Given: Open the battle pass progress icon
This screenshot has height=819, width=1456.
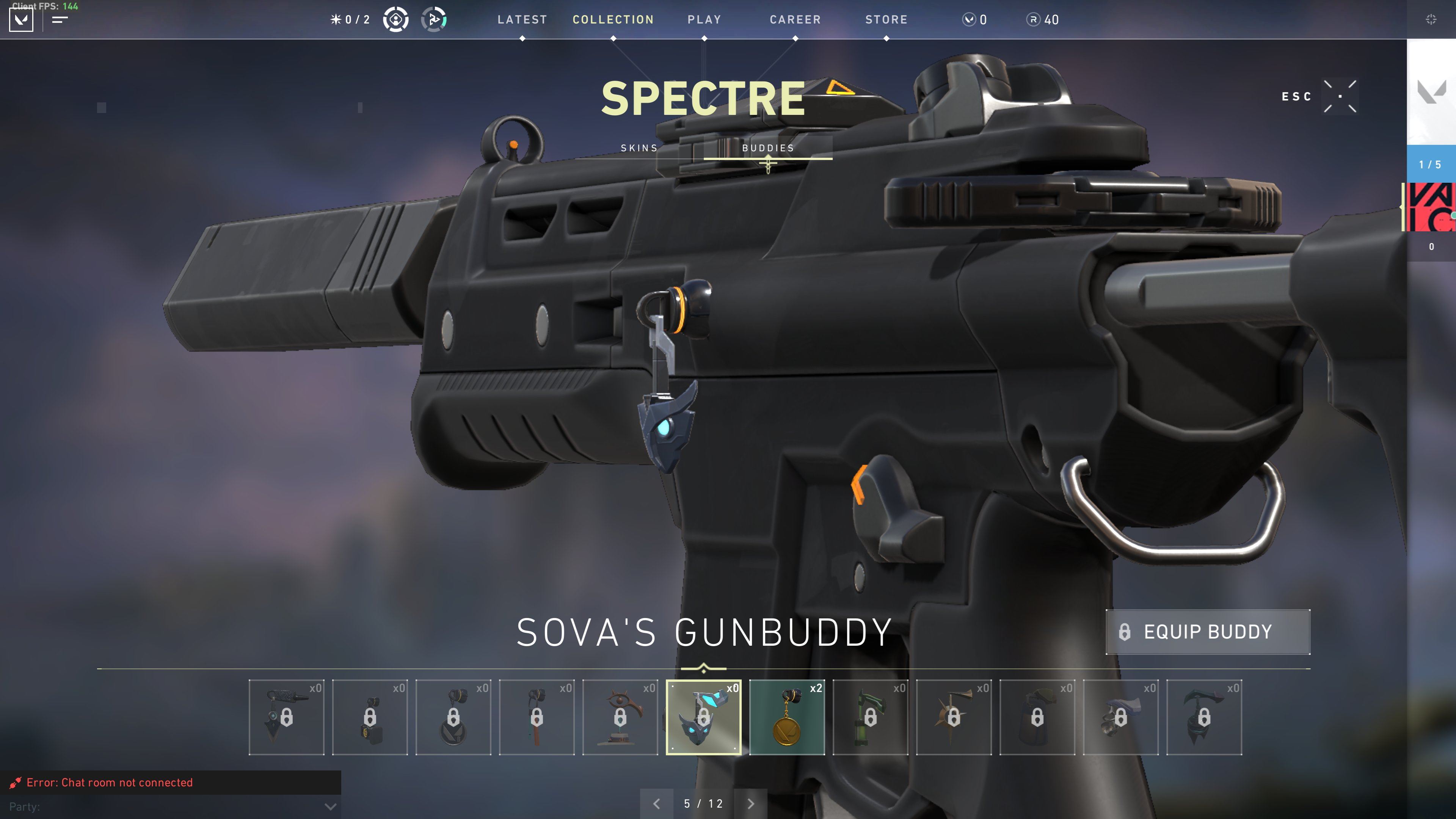Looking at the screenshot, I should pos(434,20).
